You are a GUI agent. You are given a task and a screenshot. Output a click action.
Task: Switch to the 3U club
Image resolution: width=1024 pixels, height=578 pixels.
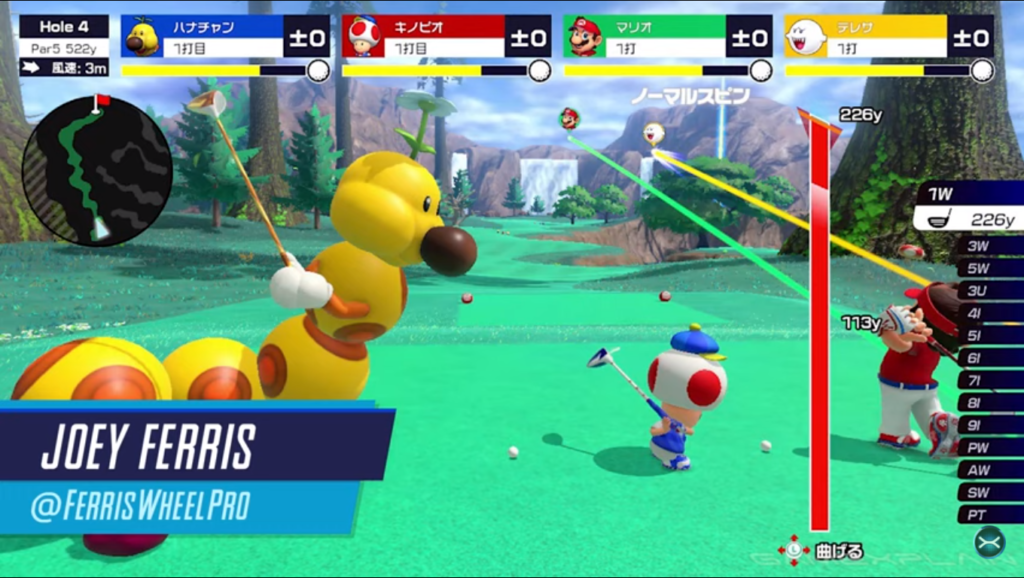pyautogui.click(x=987, y=290)
